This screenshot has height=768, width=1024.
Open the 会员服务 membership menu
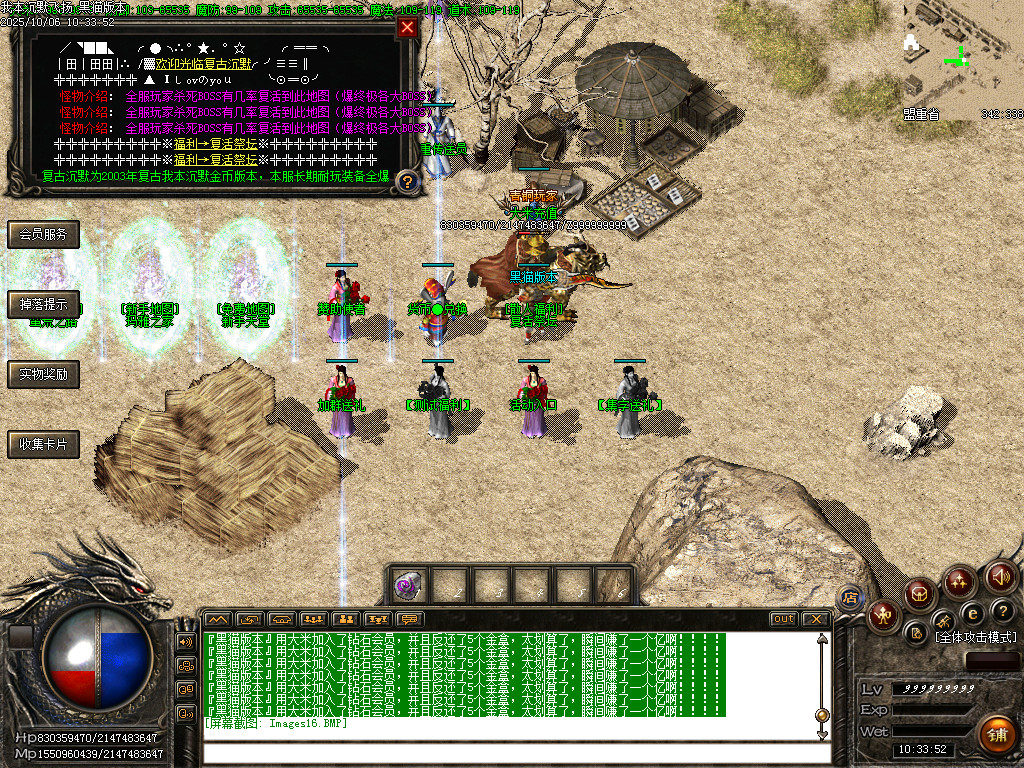43,235
